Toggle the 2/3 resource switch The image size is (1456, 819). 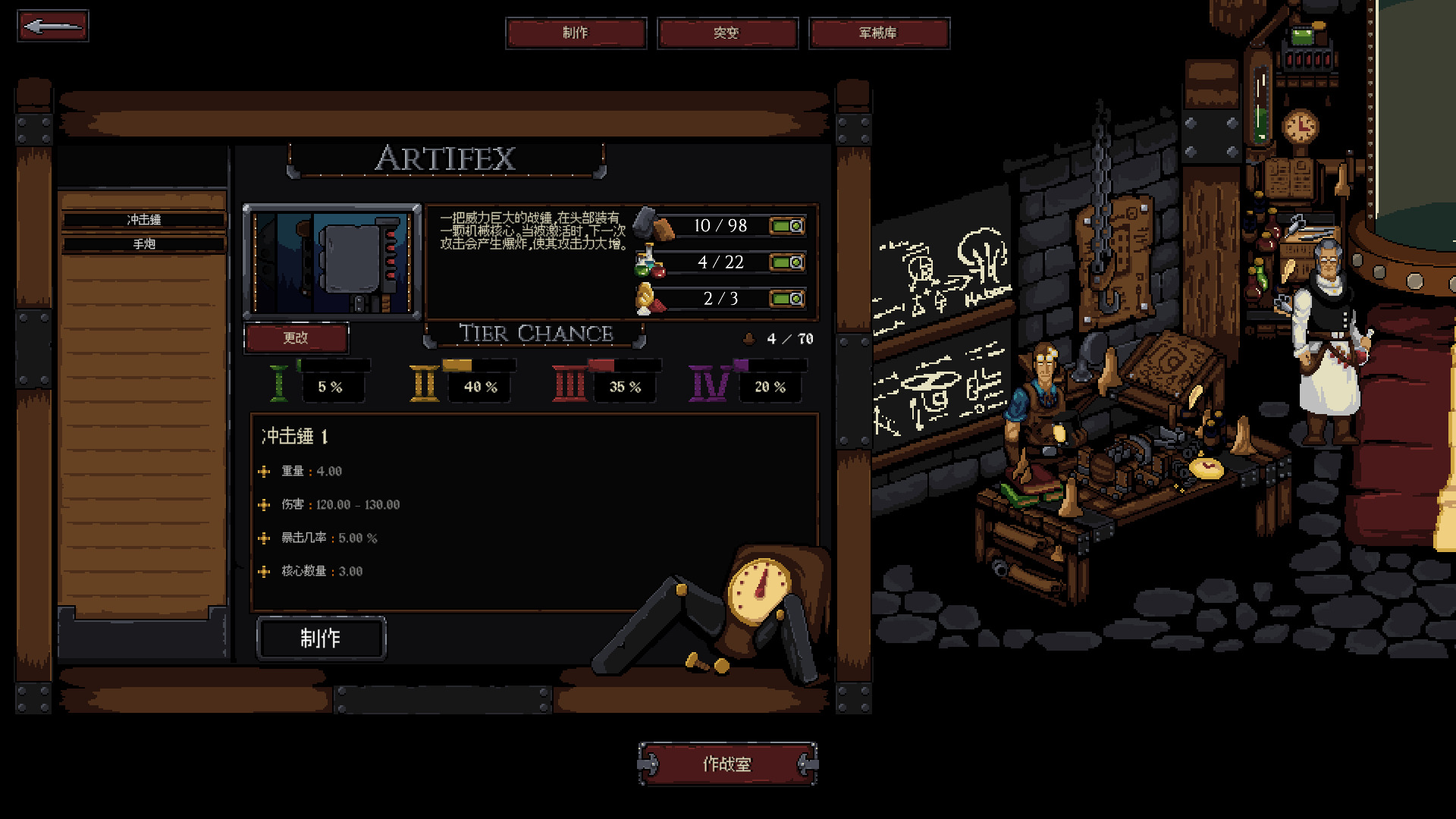[787, 299]
